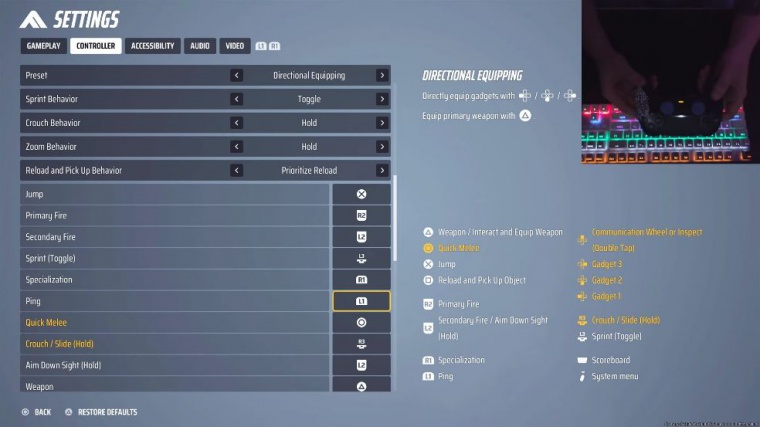Open the Controller settings tab
760x427 pixels.
[96, 46]
